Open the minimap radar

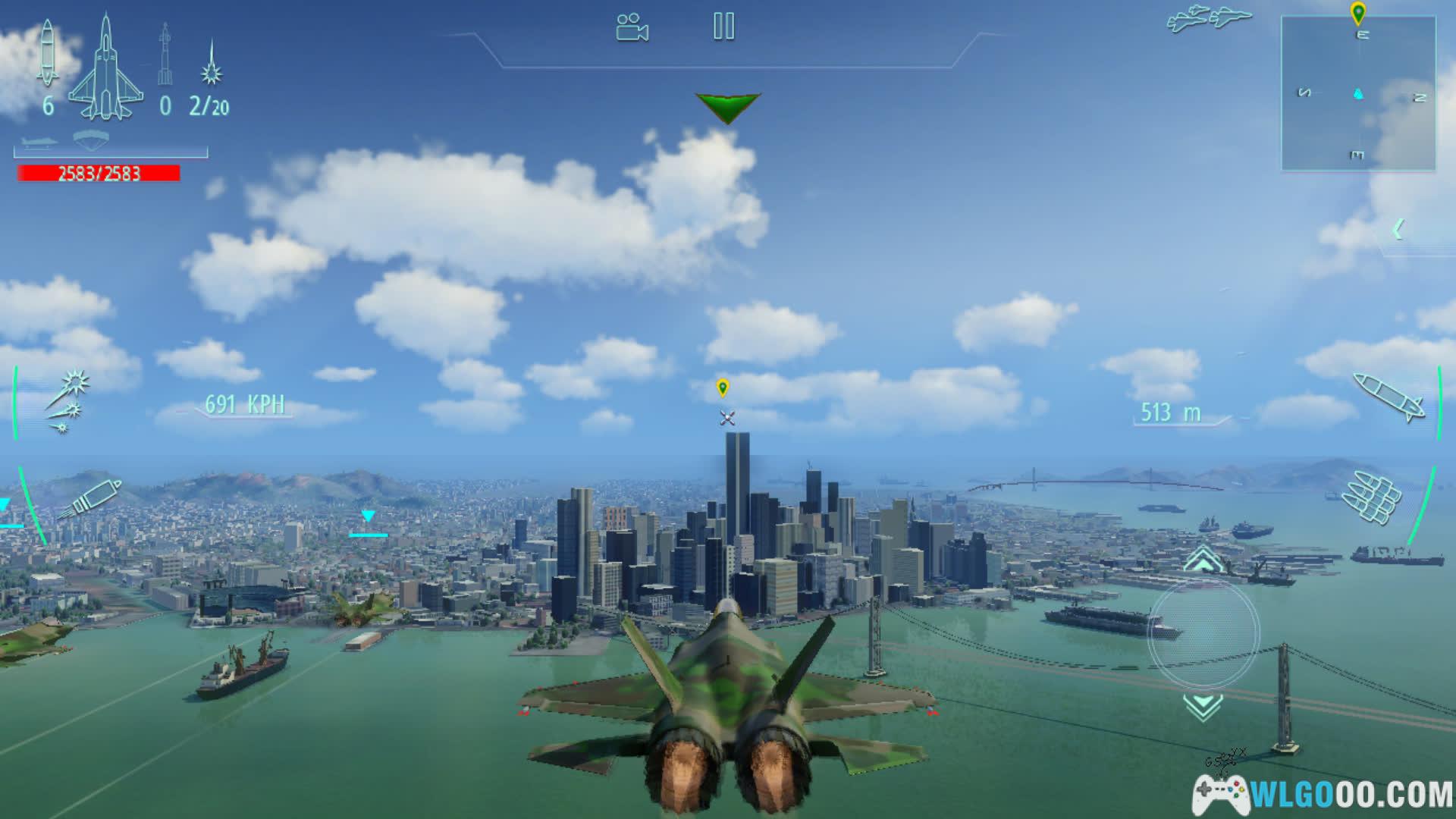[x=1358, y=93]
